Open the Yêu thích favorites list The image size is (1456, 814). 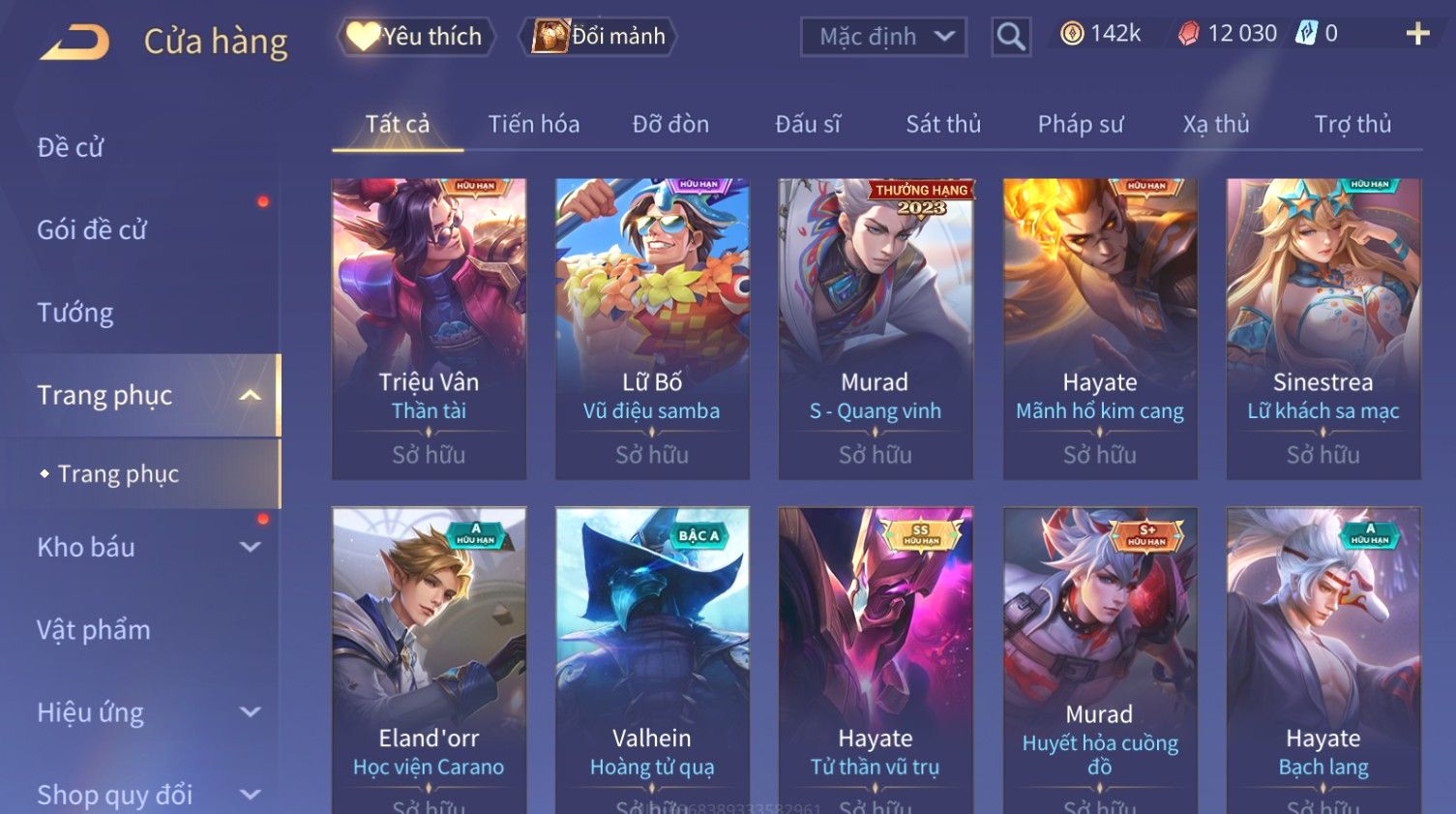[416, 37]
